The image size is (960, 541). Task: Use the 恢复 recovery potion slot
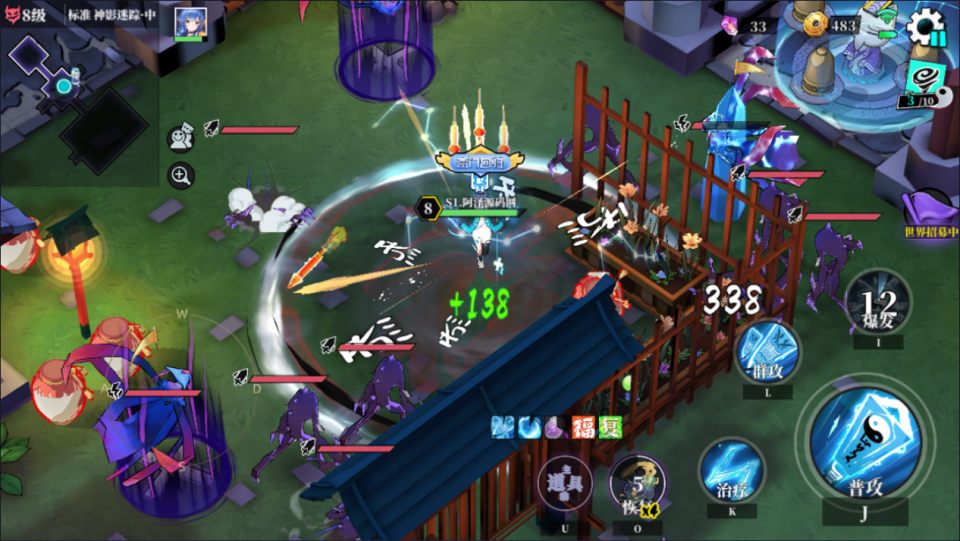coord(638,485)
